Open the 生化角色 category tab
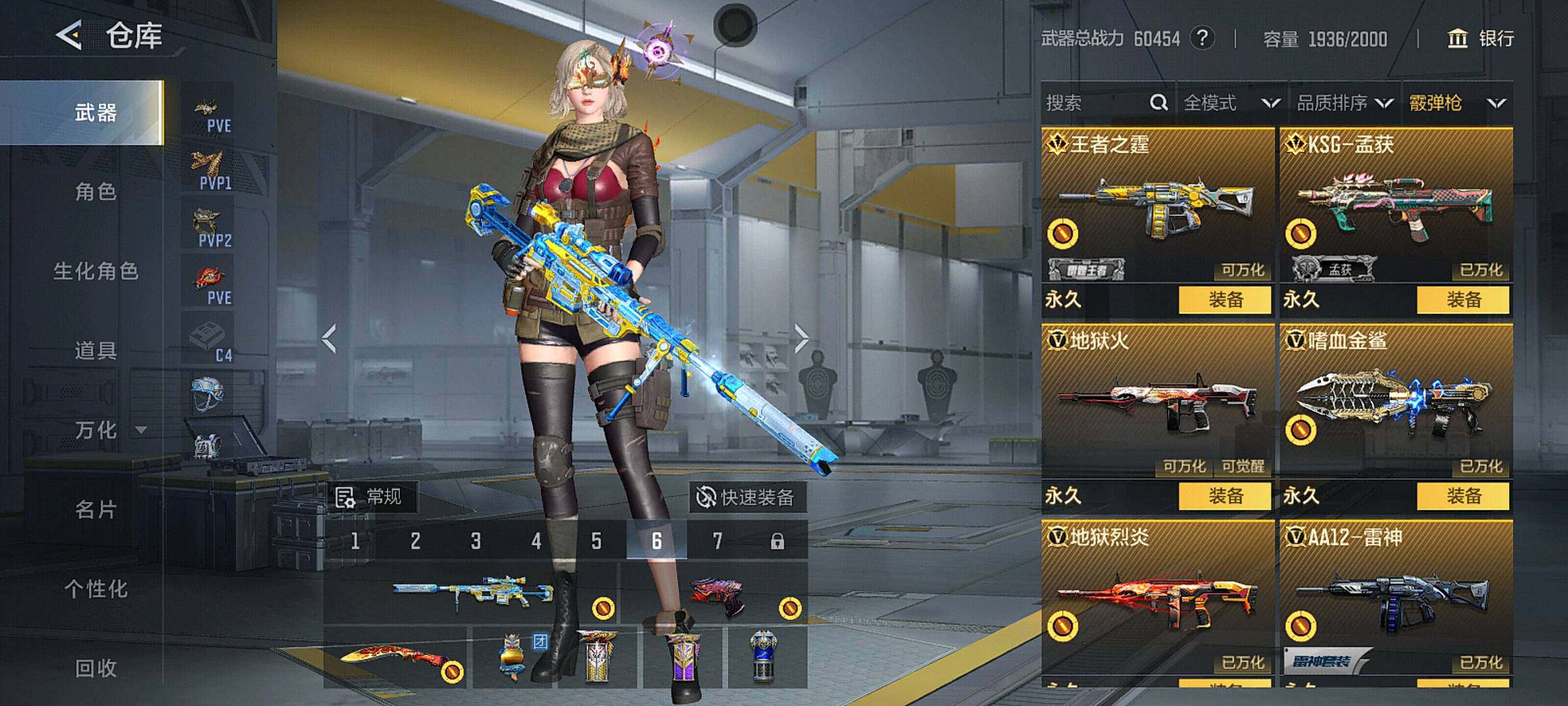 (95, 271)
